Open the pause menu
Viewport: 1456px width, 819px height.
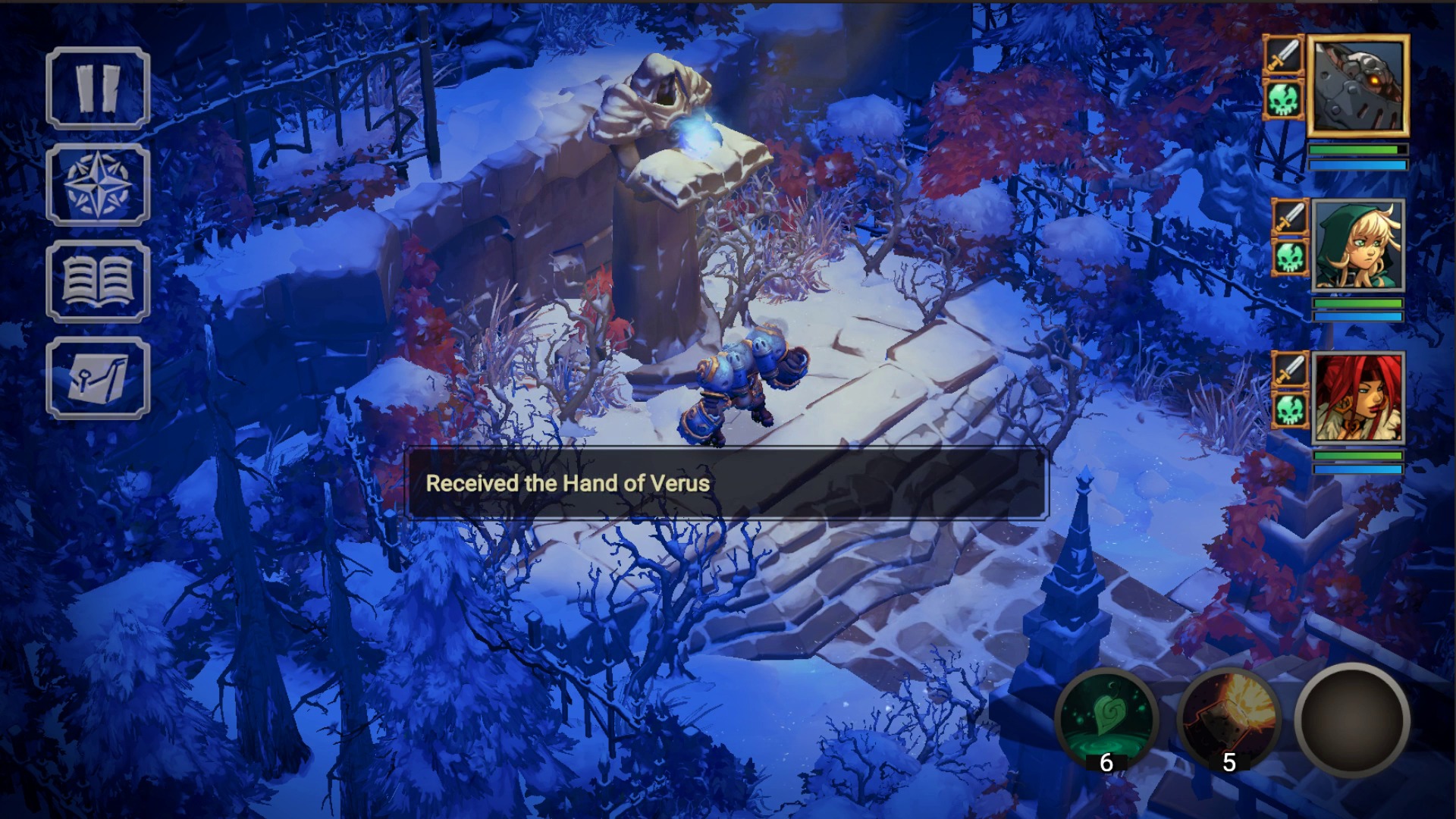(x=97, y=87)
